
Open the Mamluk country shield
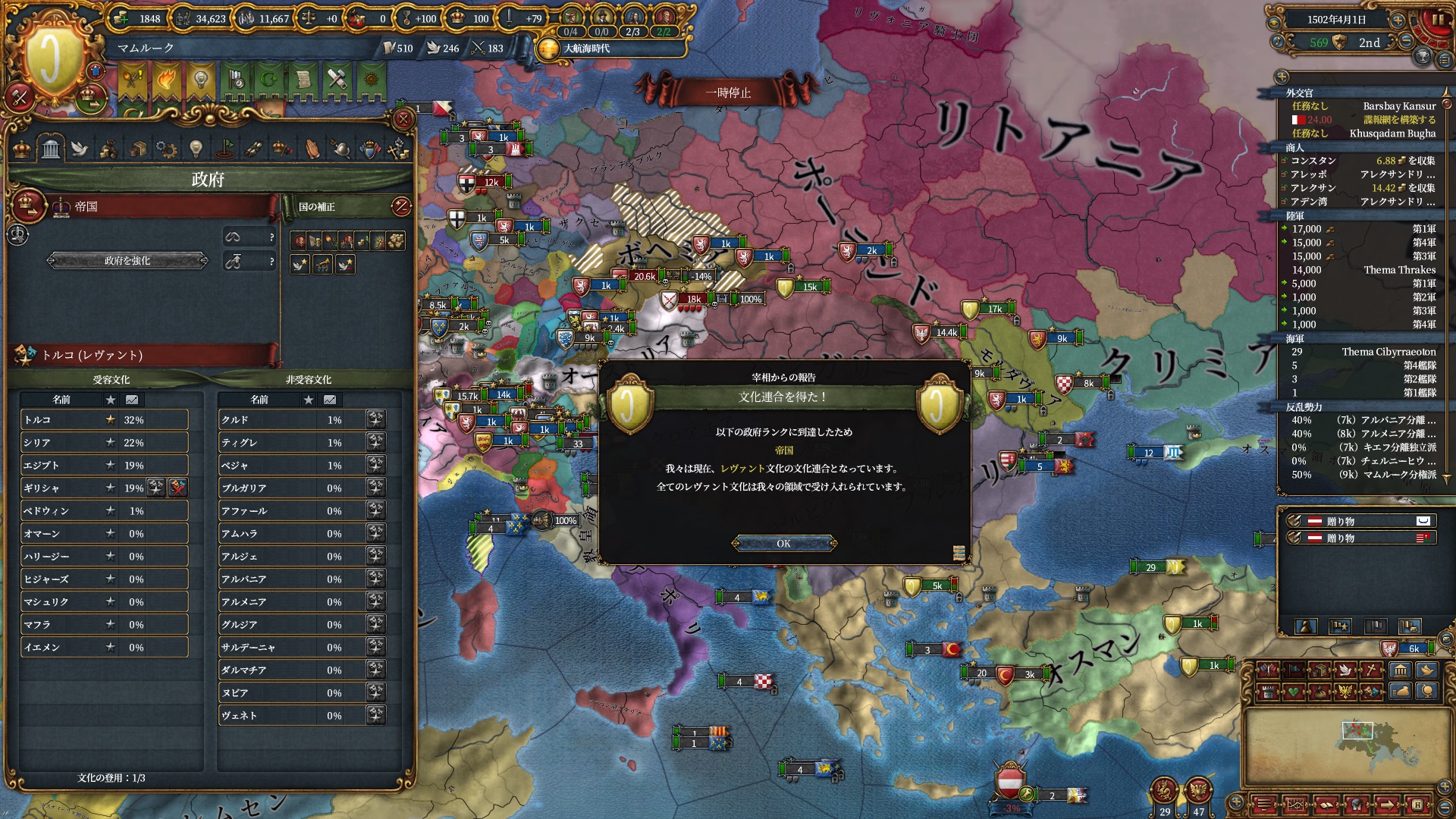[x=52, y=58]
